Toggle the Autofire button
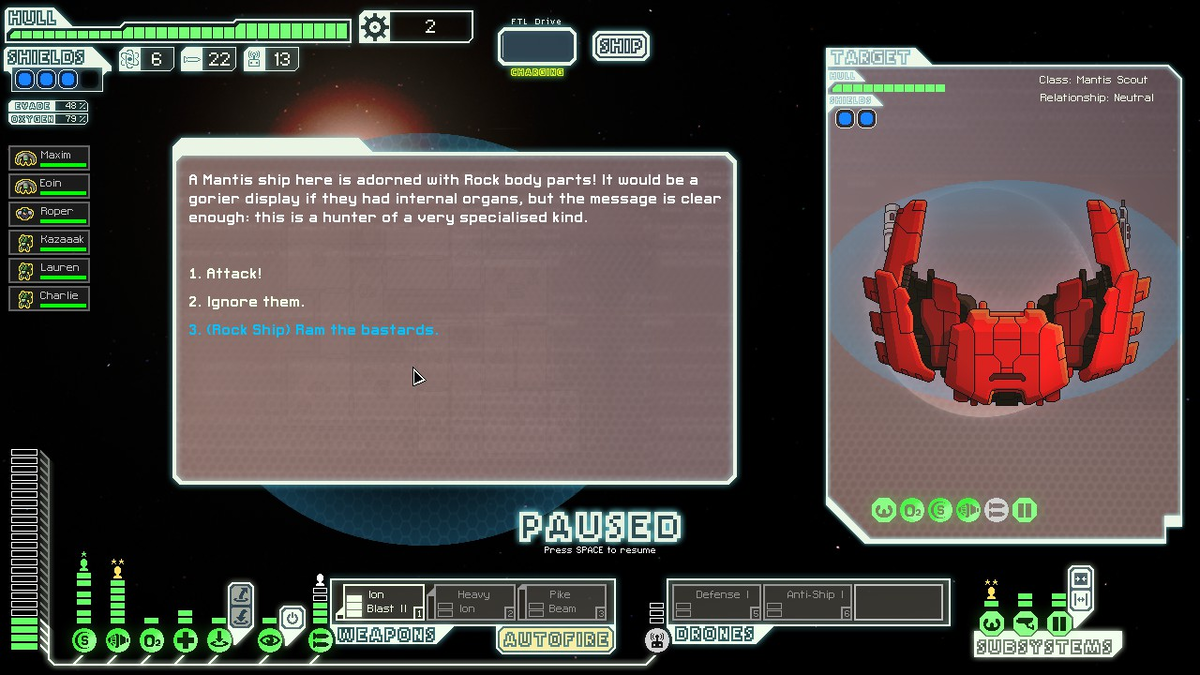1200x675 pixels. pyautogui.click(x=555, y=639)
